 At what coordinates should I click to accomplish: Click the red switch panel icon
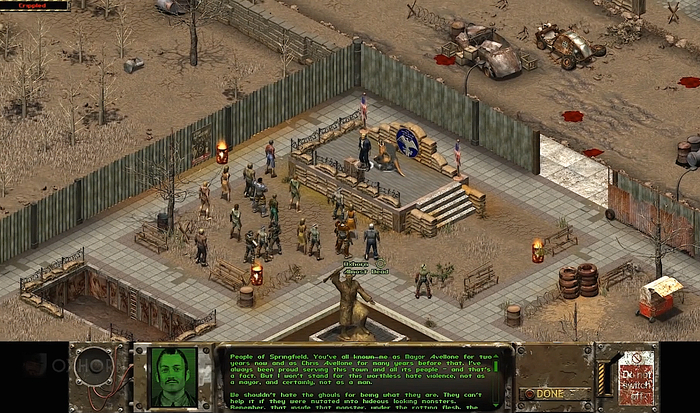[x=636, y=378]
